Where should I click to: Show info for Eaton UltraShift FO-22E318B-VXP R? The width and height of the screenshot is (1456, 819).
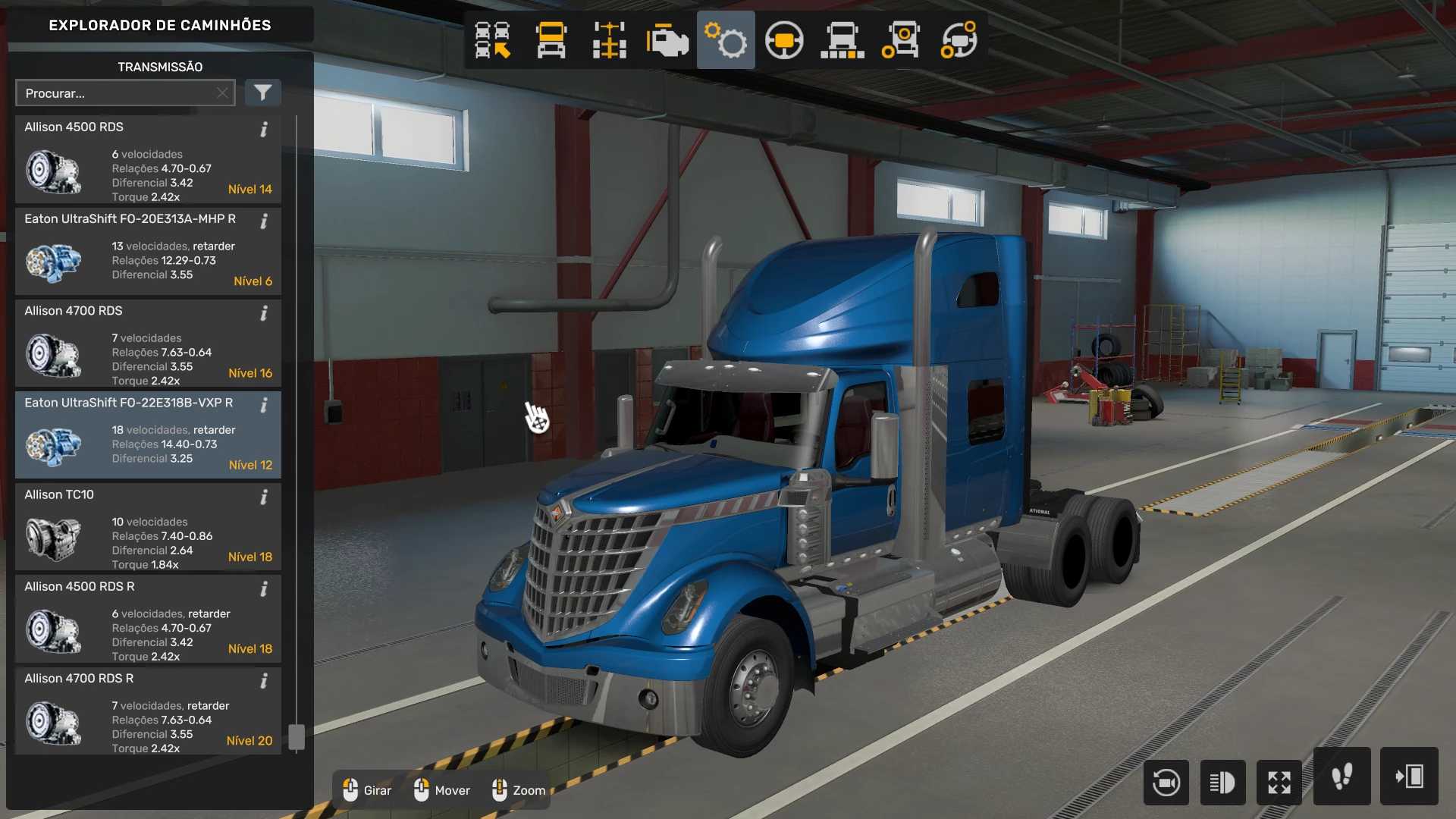(x=264, y=406)
